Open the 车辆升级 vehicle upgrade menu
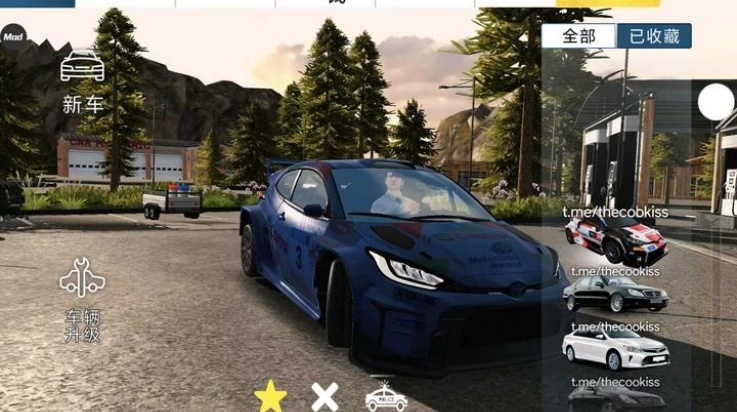737x412 pixels. [x=82, y=300]
